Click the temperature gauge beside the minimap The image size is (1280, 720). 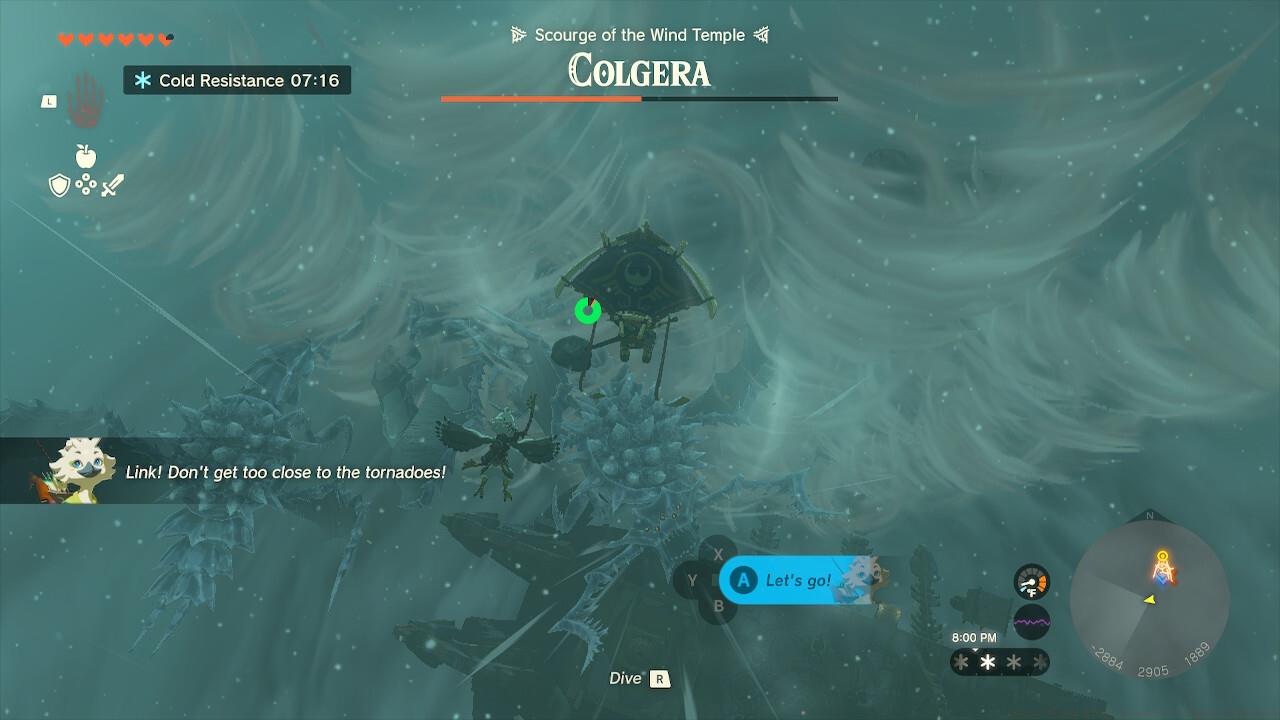point(1032,582)
